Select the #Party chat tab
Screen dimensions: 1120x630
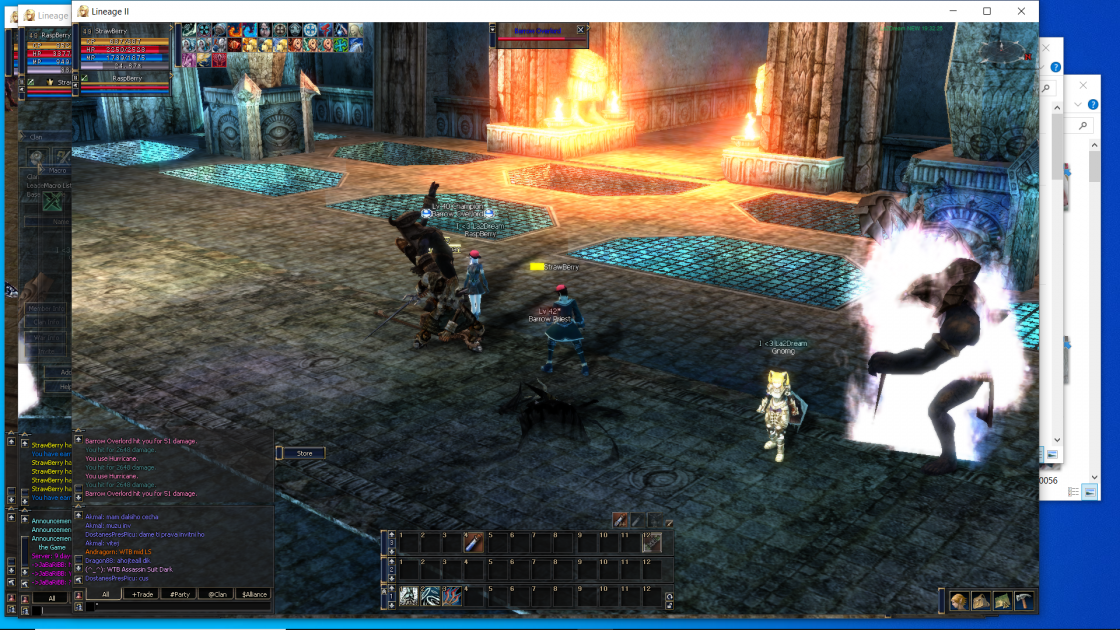click(180, 594)
